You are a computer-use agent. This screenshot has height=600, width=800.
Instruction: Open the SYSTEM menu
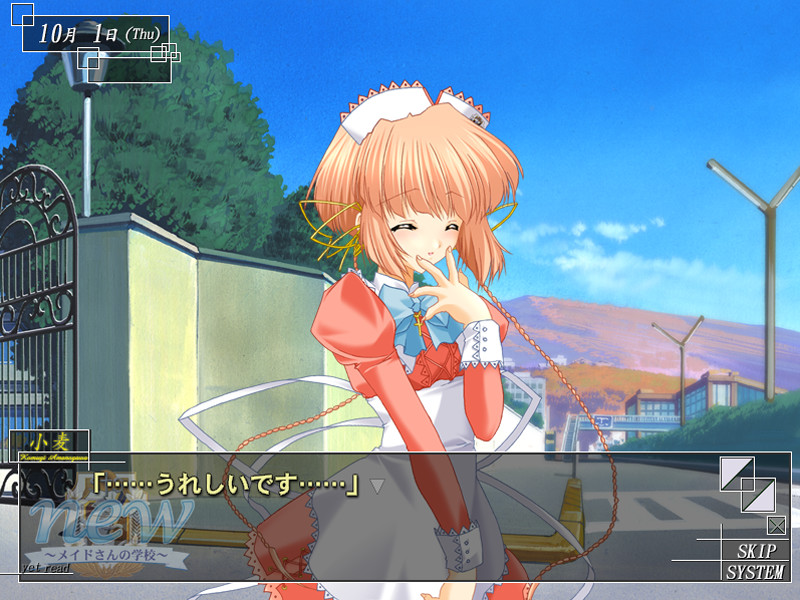point(756,572)
